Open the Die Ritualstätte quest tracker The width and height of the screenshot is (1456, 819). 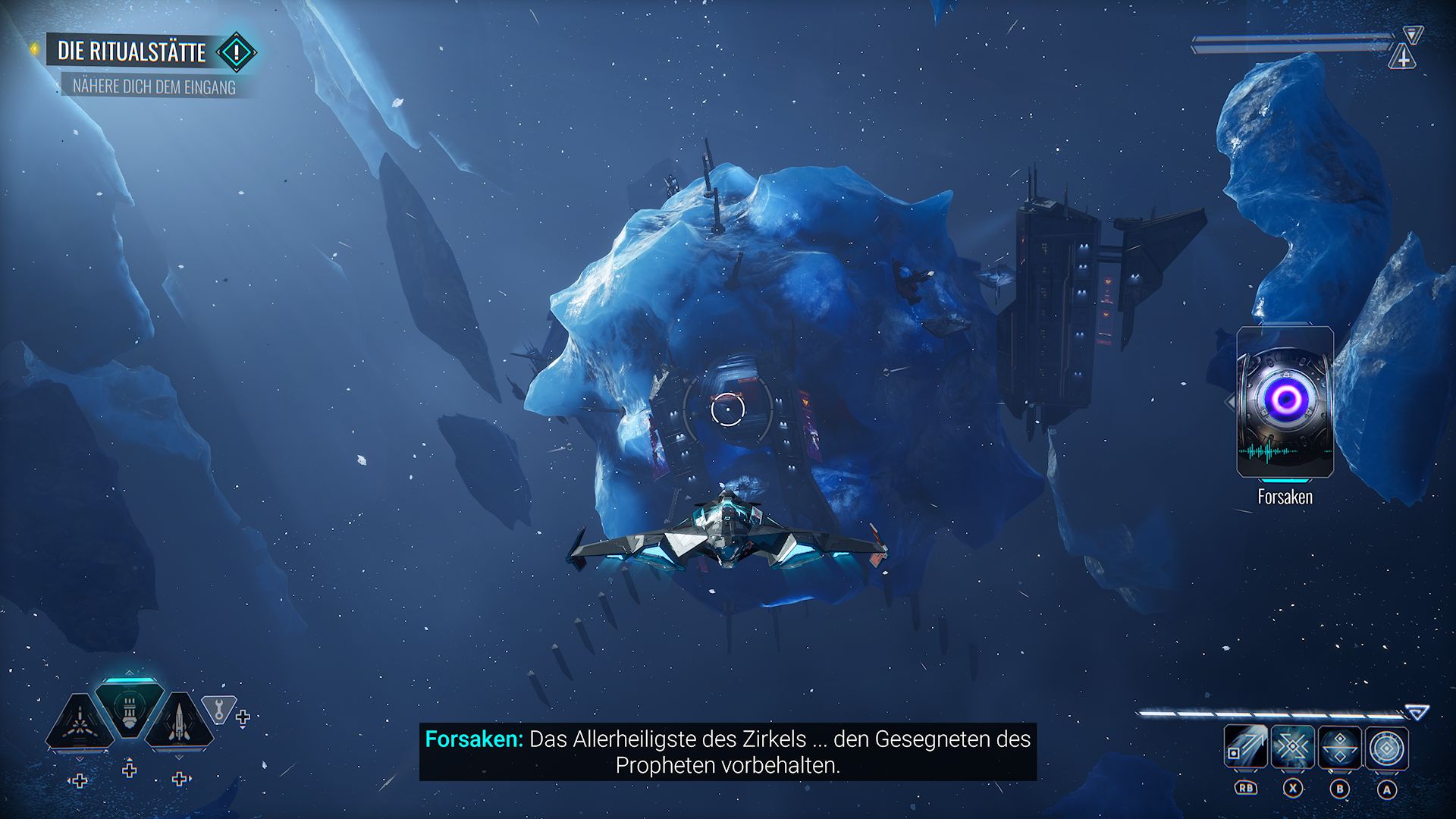(132, 52)
